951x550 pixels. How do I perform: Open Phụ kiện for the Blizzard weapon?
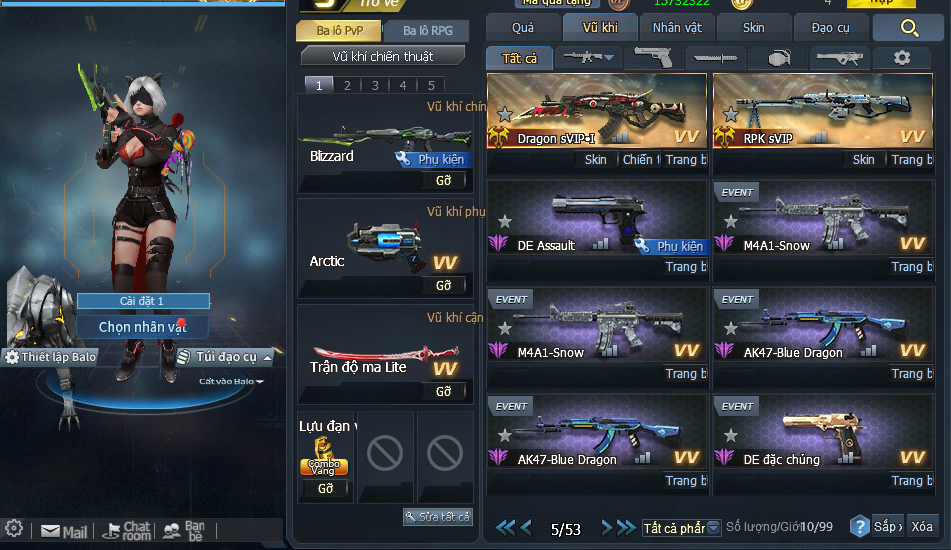432,159
